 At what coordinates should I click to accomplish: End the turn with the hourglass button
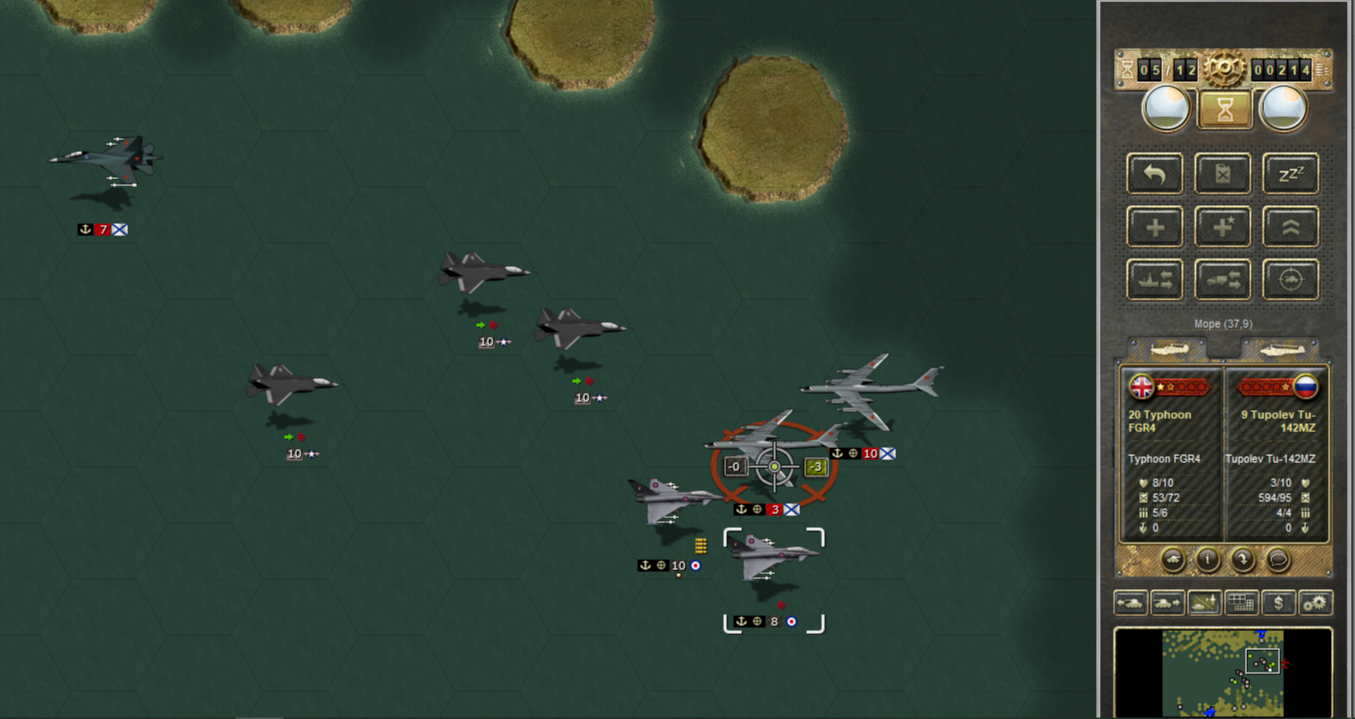pyautogui.click(x=1223, y=109)
